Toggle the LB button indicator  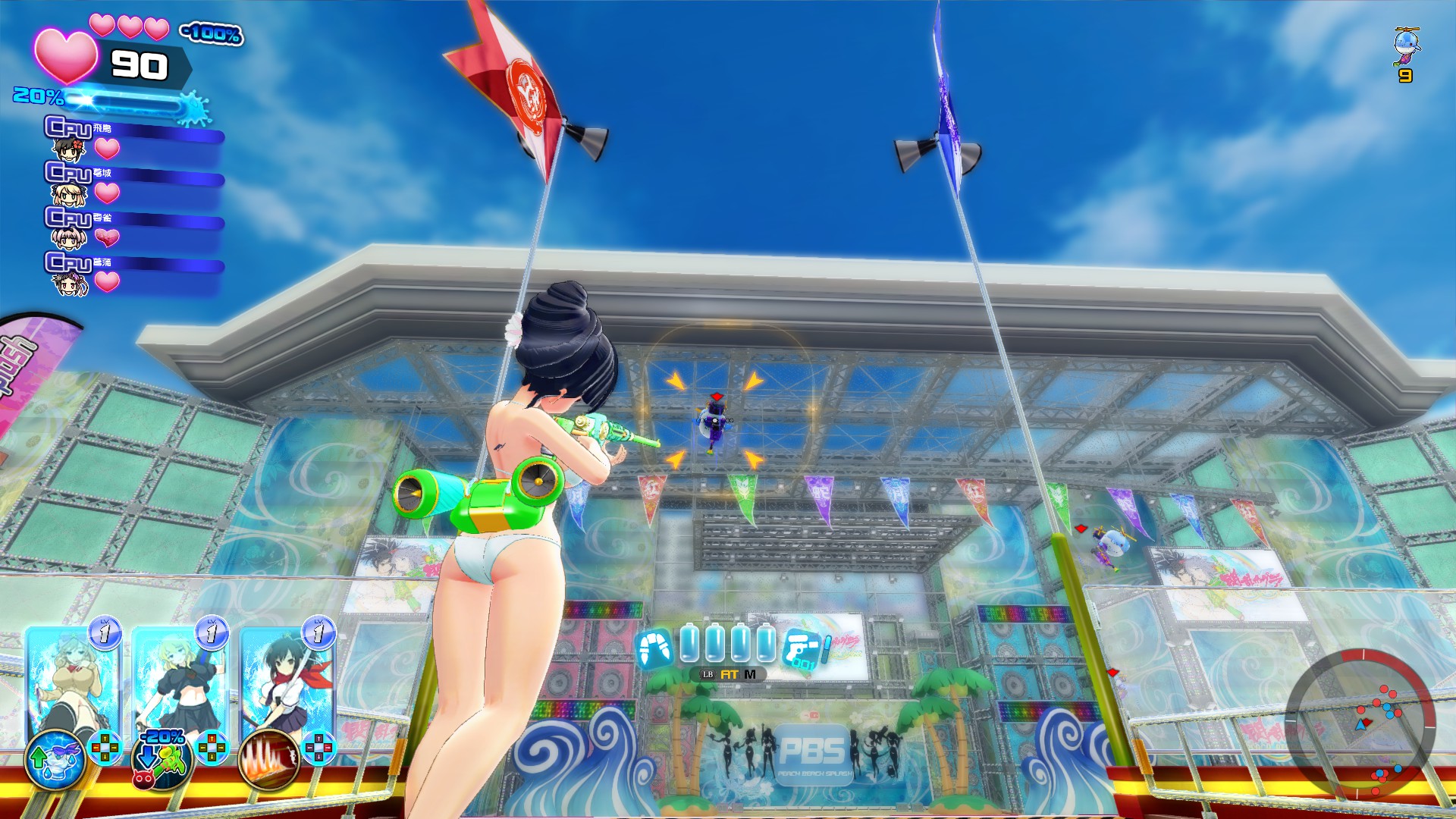(x=708, y=674)
